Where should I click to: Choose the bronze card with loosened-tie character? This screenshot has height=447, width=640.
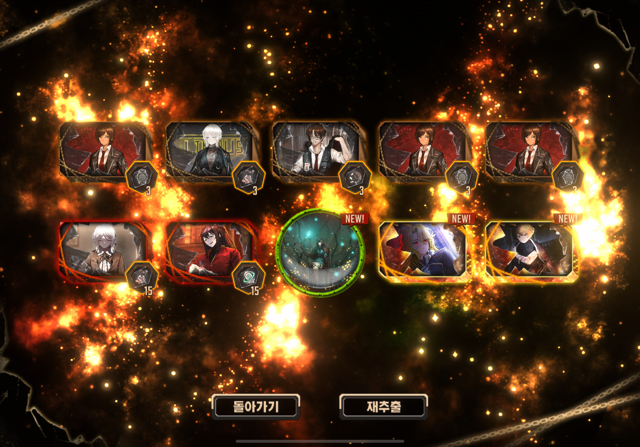pyautogui.click(x=316, y=152)
